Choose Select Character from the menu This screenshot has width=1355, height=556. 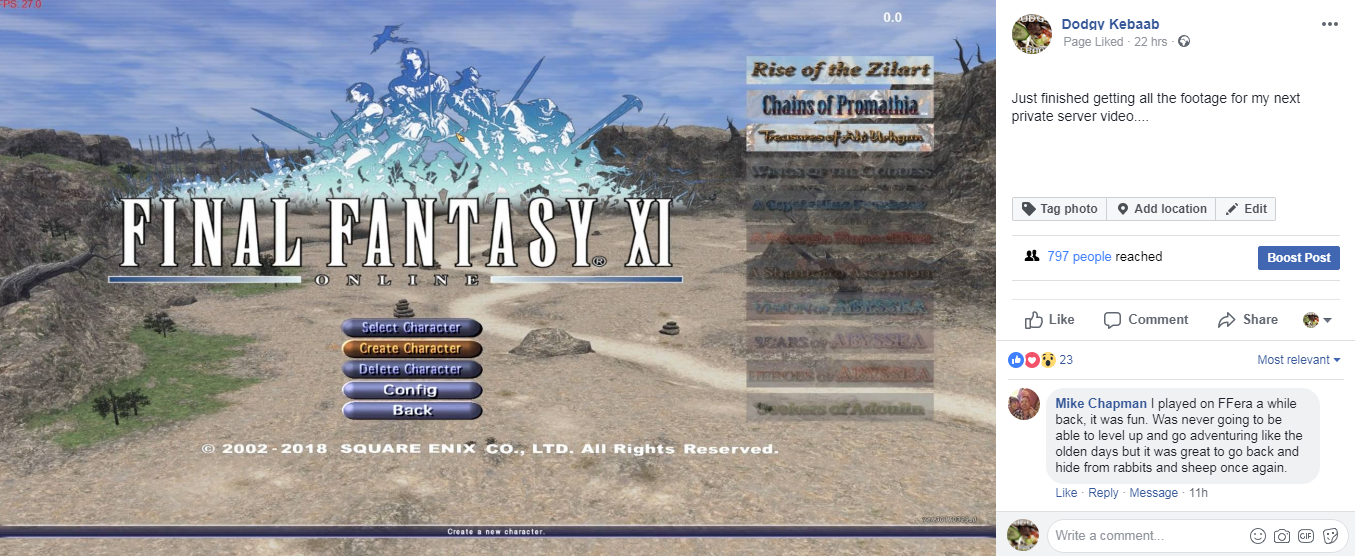[411, 328]
